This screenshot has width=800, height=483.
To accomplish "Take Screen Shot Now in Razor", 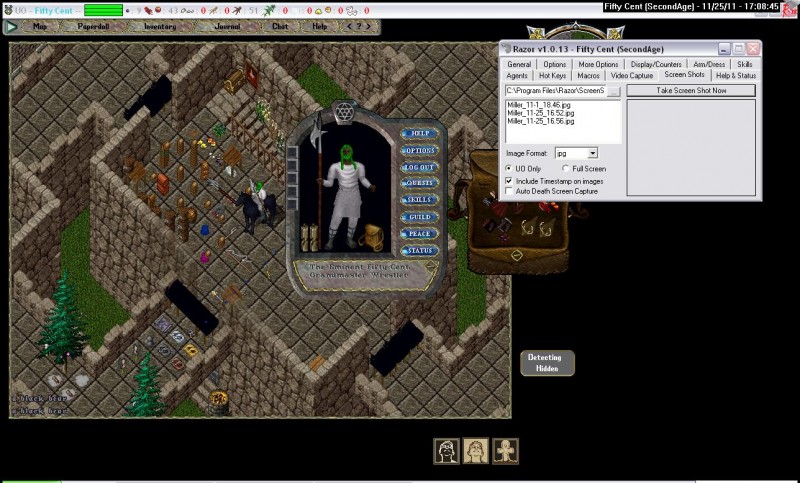I will (691, 90).
